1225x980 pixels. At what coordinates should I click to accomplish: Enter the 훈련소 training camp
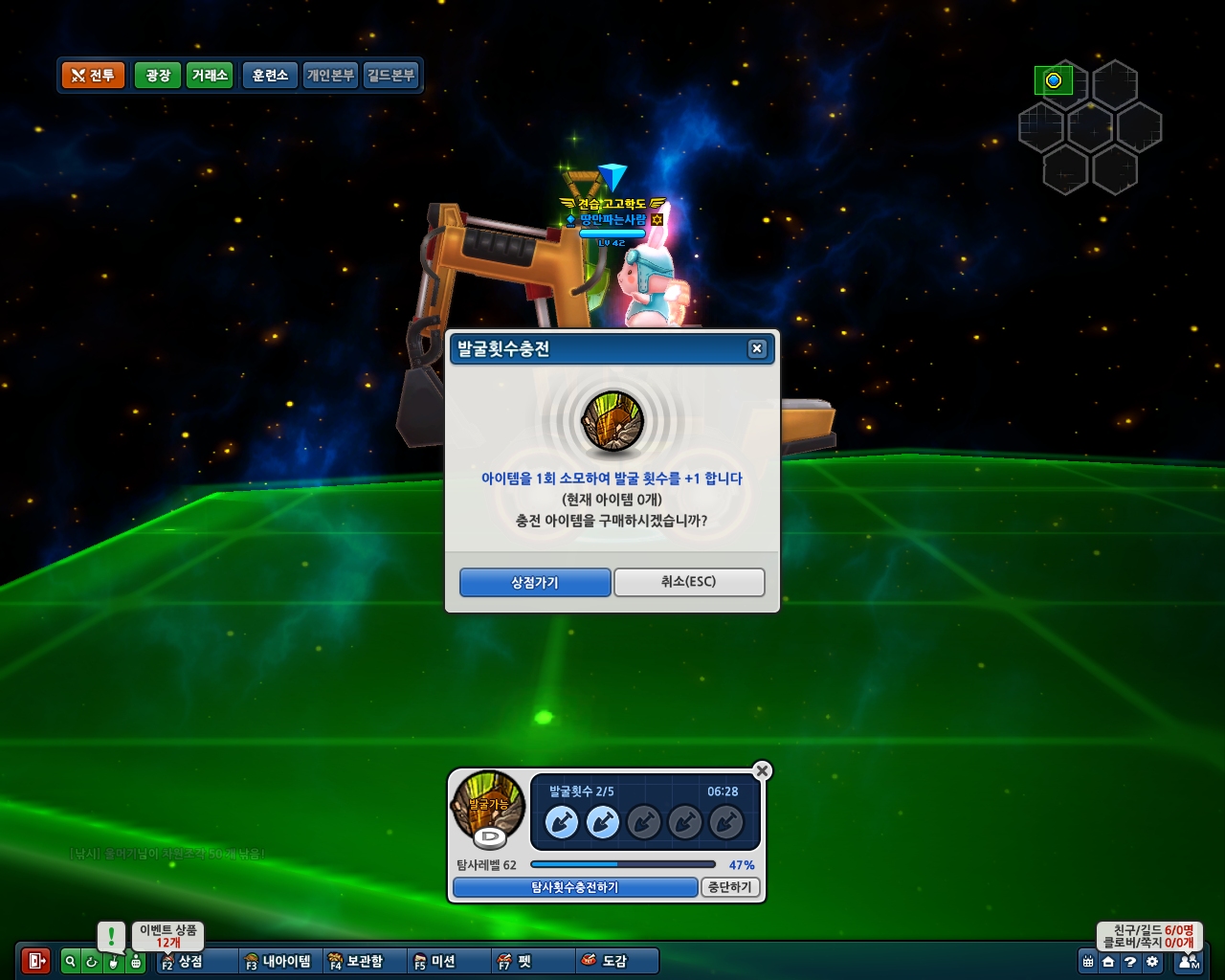click(270, 76)
